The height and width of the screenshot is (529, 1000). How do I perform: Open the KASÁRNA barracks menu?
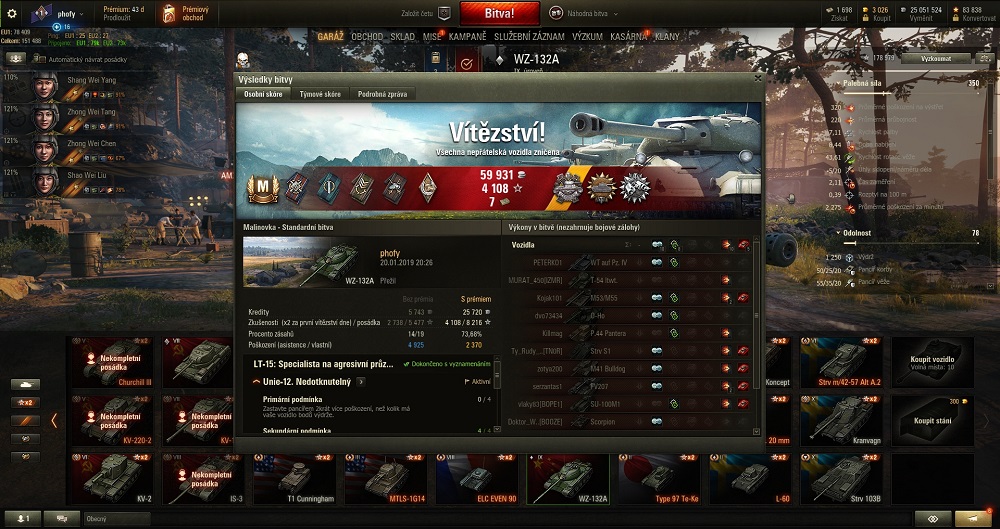click(630, 36)
